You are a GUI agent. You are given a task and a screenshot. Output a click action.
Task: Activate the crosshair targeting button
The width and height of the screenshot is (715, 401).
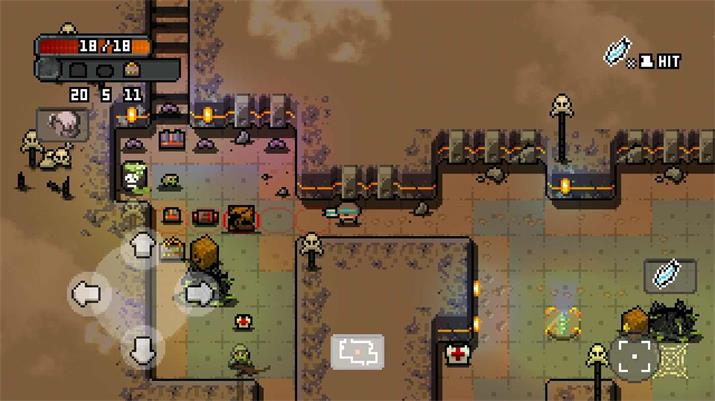point(634,357)
